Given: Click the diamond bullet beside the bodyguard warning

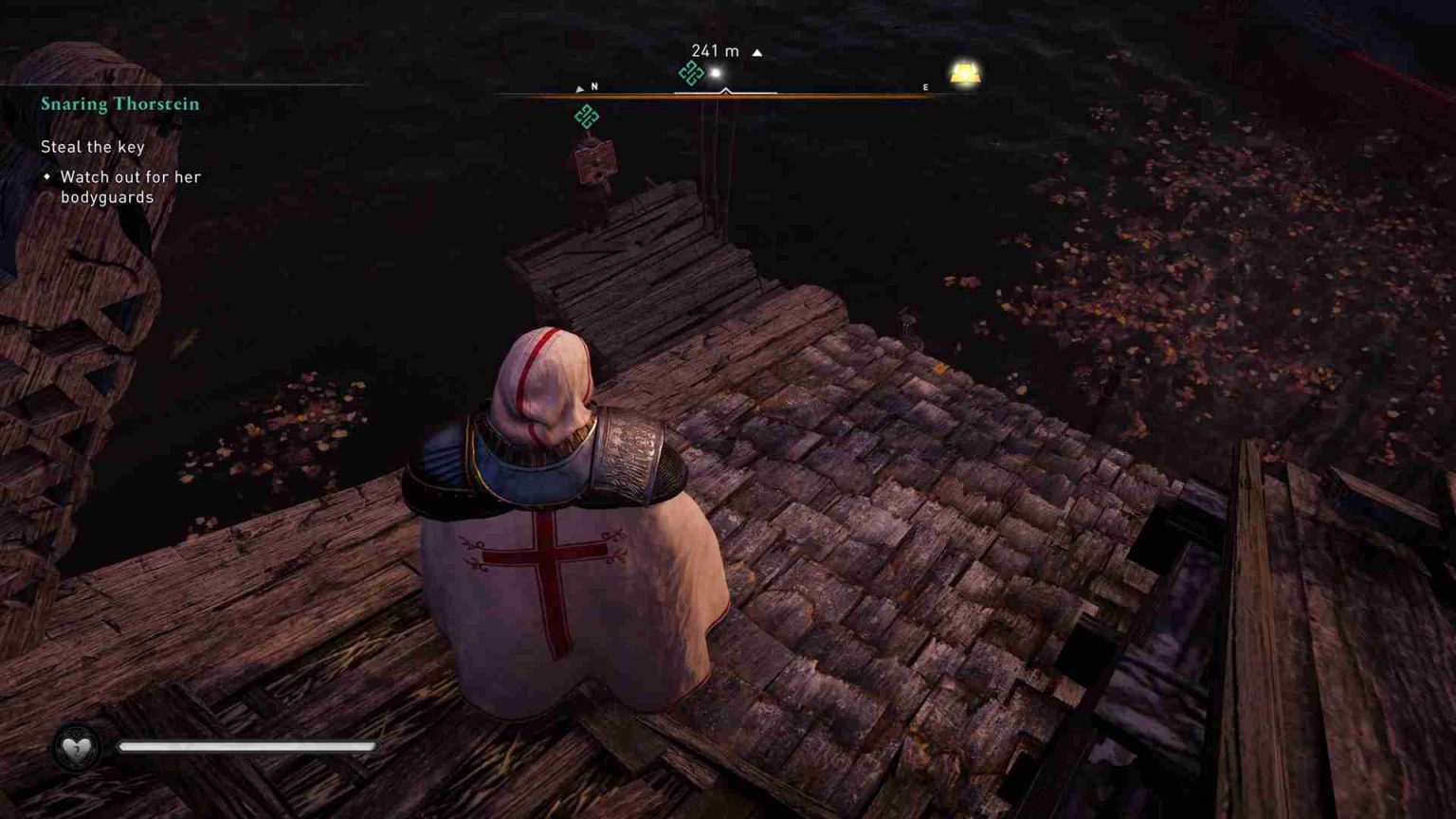Looking at the screenshot, I should point(46,177).
